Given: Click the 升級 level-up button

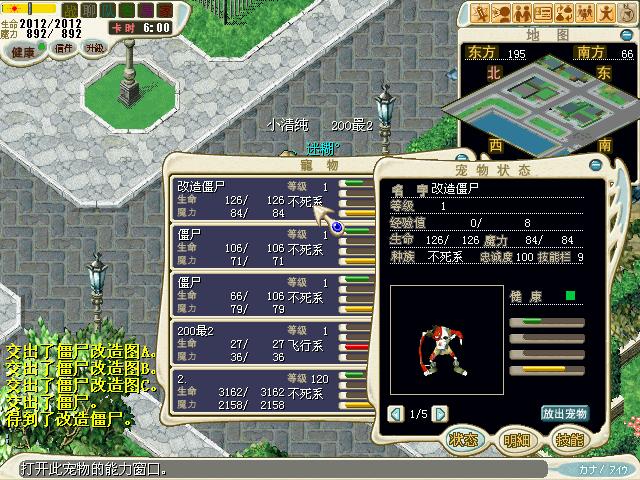Looking at the screenshot, I should [x=93, y=48].
